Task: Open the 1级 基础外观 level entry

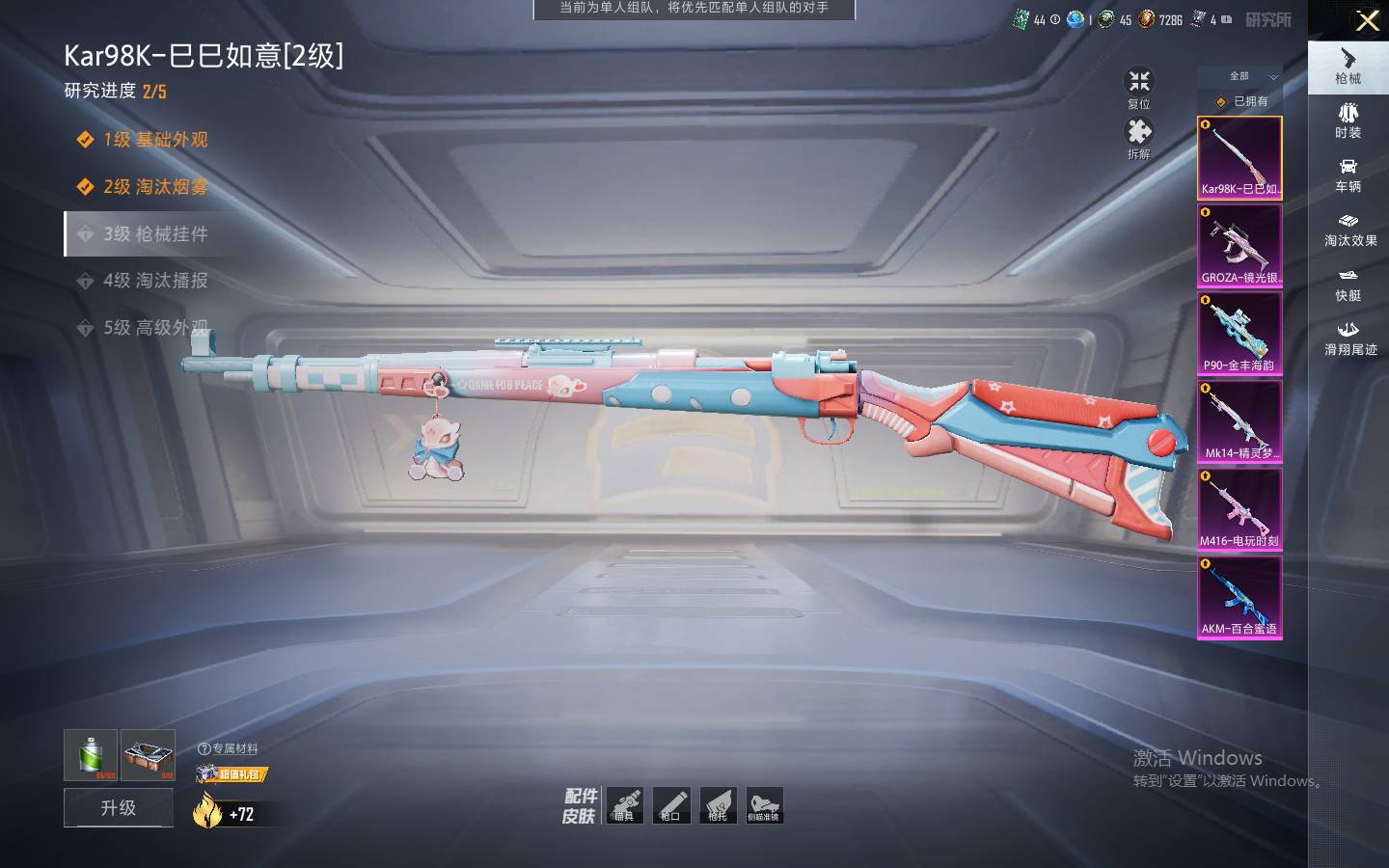Action: 154,140
